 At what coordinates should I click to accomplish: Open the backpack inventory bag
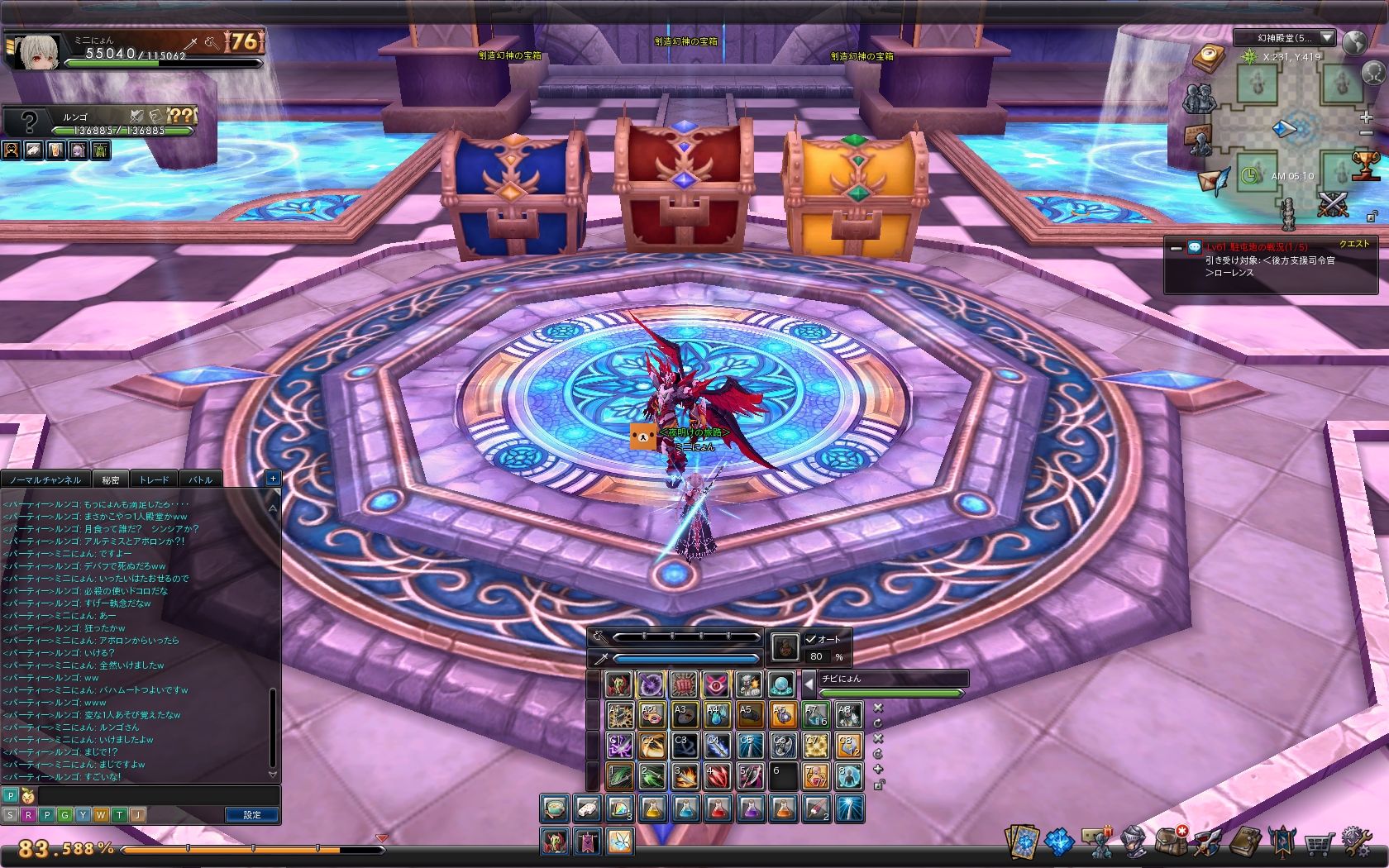(x=1171, y=842)
